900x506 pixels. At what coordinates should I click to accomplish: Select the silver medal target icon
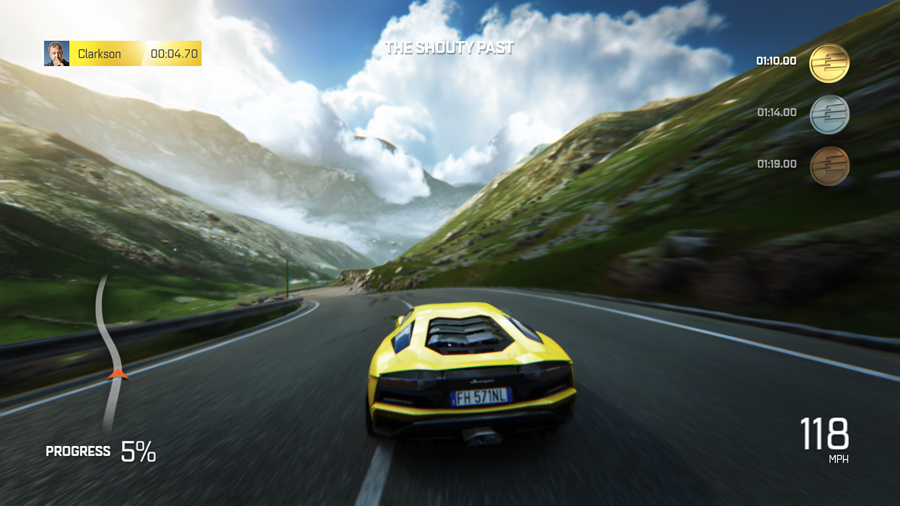(829, 114)
